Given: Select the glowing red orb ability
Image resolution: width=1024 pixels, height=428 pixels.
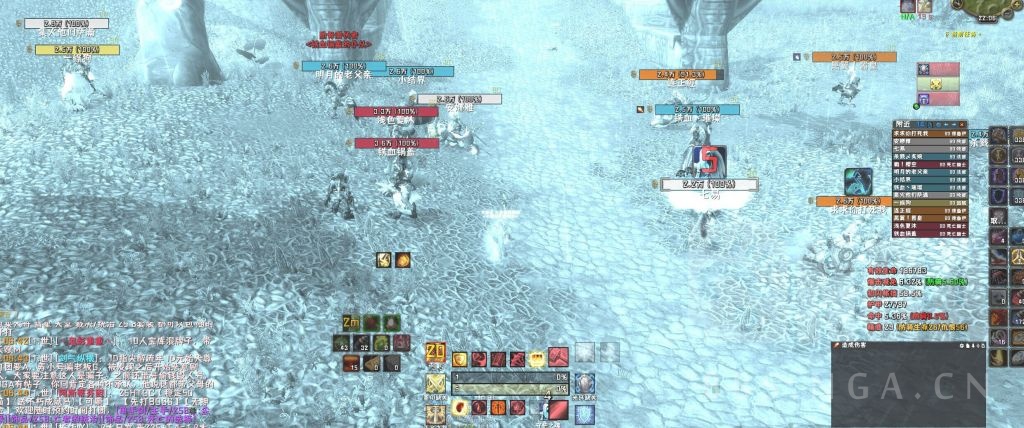Looking at the screenshot, I should pos(460,408).
